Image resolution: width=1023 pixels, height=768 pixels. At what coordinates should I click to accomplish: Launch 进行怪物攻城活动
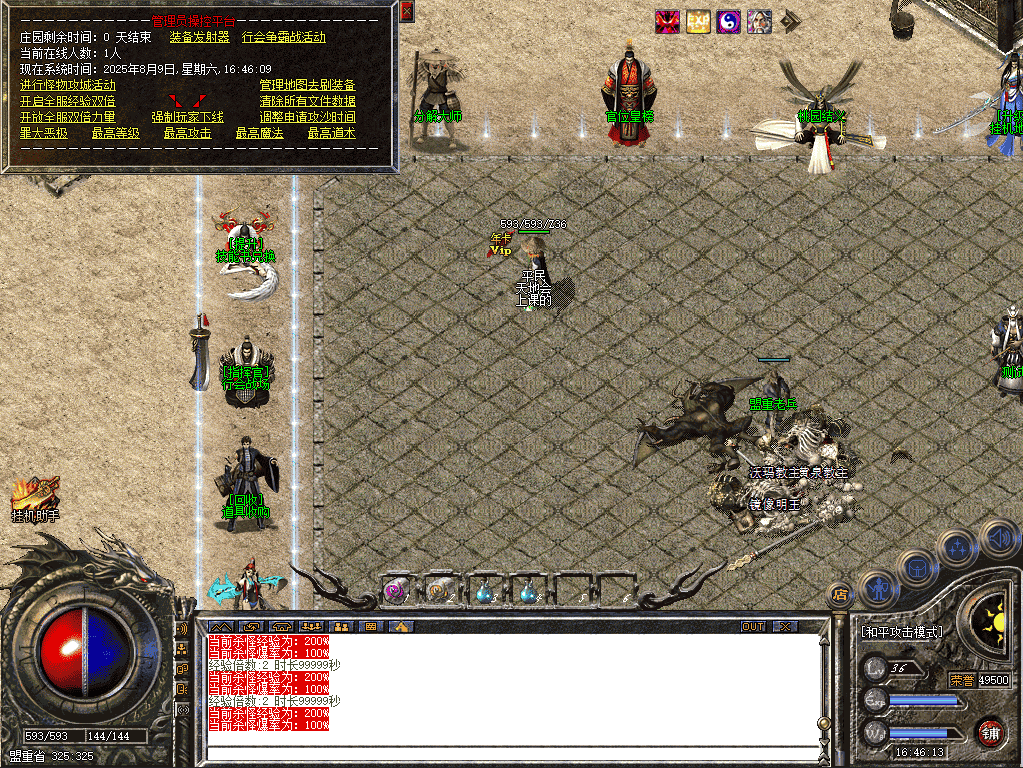click(x=67, y=85)
